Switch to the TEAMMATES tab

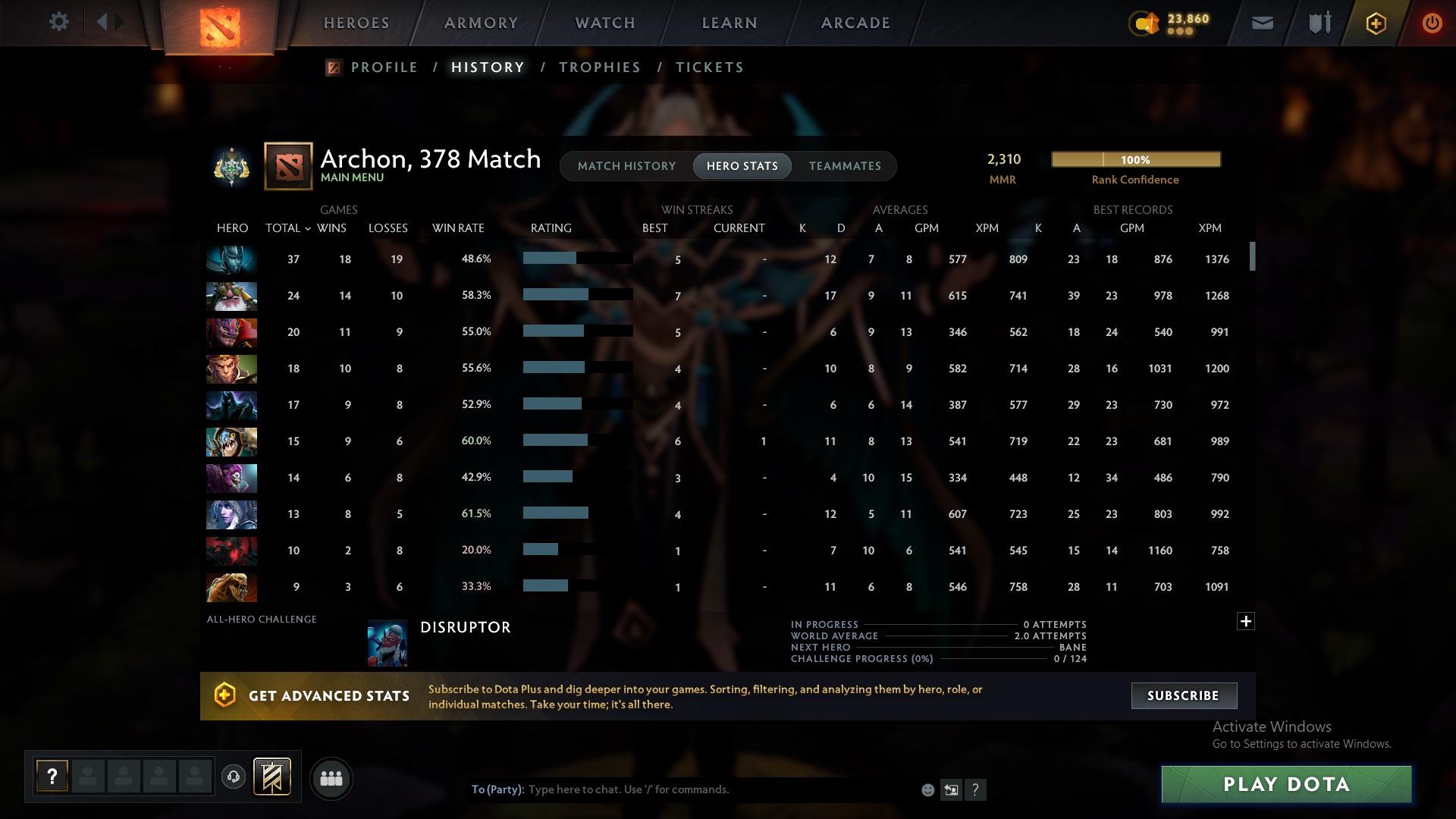[x=845, y=166]
